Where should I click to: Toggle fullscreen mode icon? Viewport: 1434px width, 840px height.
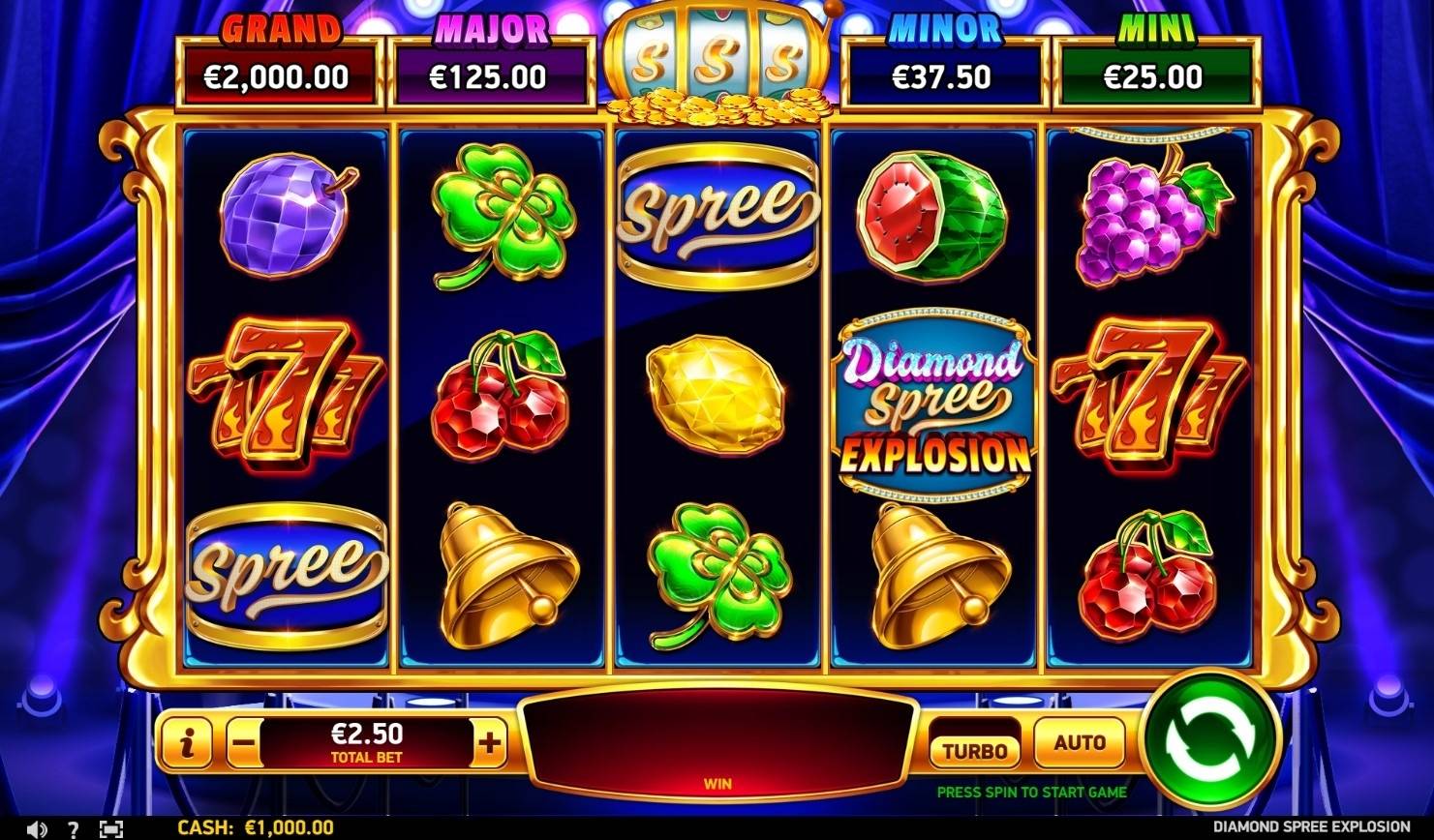click(111, 829)
